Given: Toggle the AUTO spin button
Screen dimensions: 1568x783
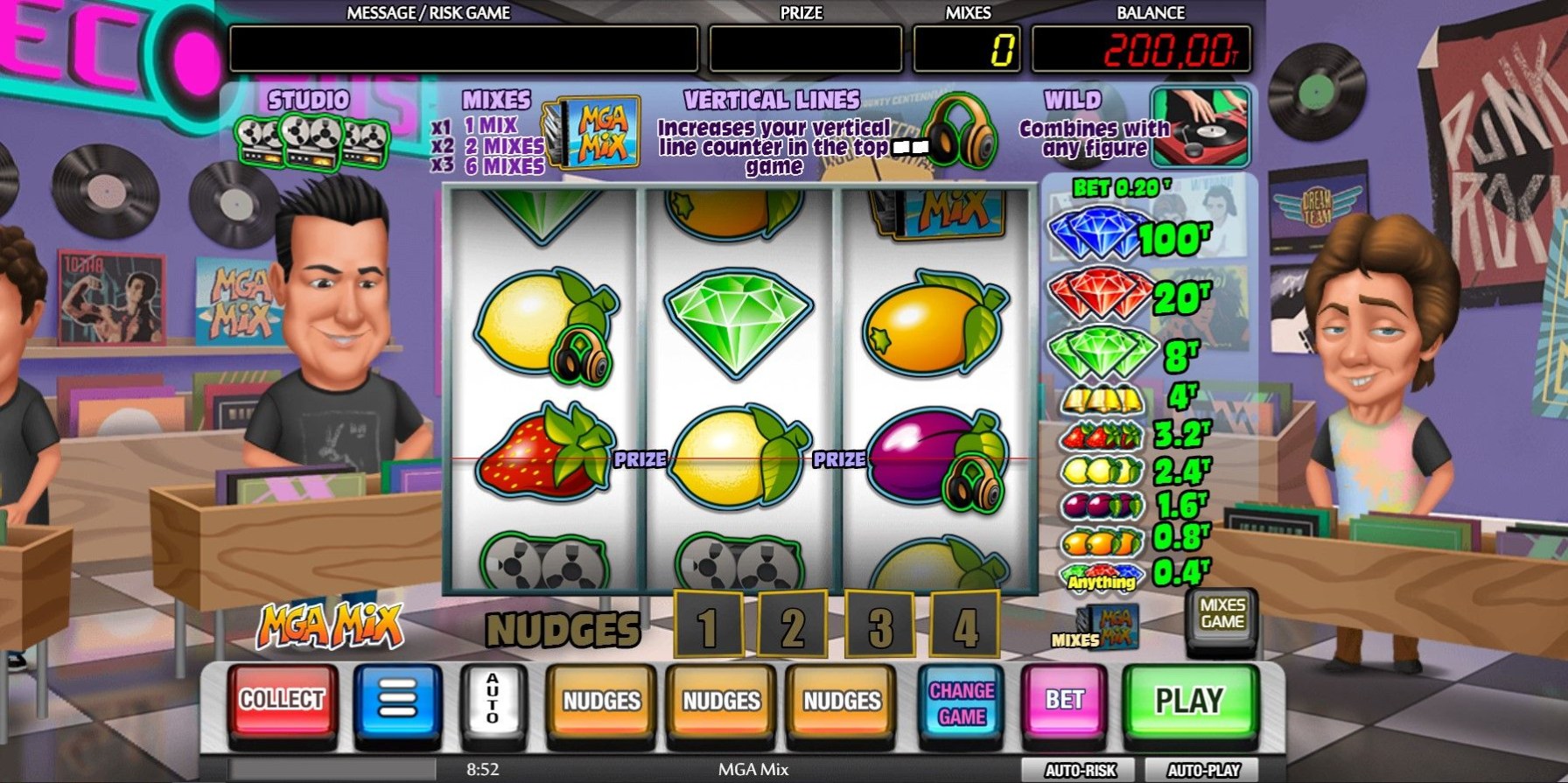Looking at the screenshot, I should click(493, 702).
